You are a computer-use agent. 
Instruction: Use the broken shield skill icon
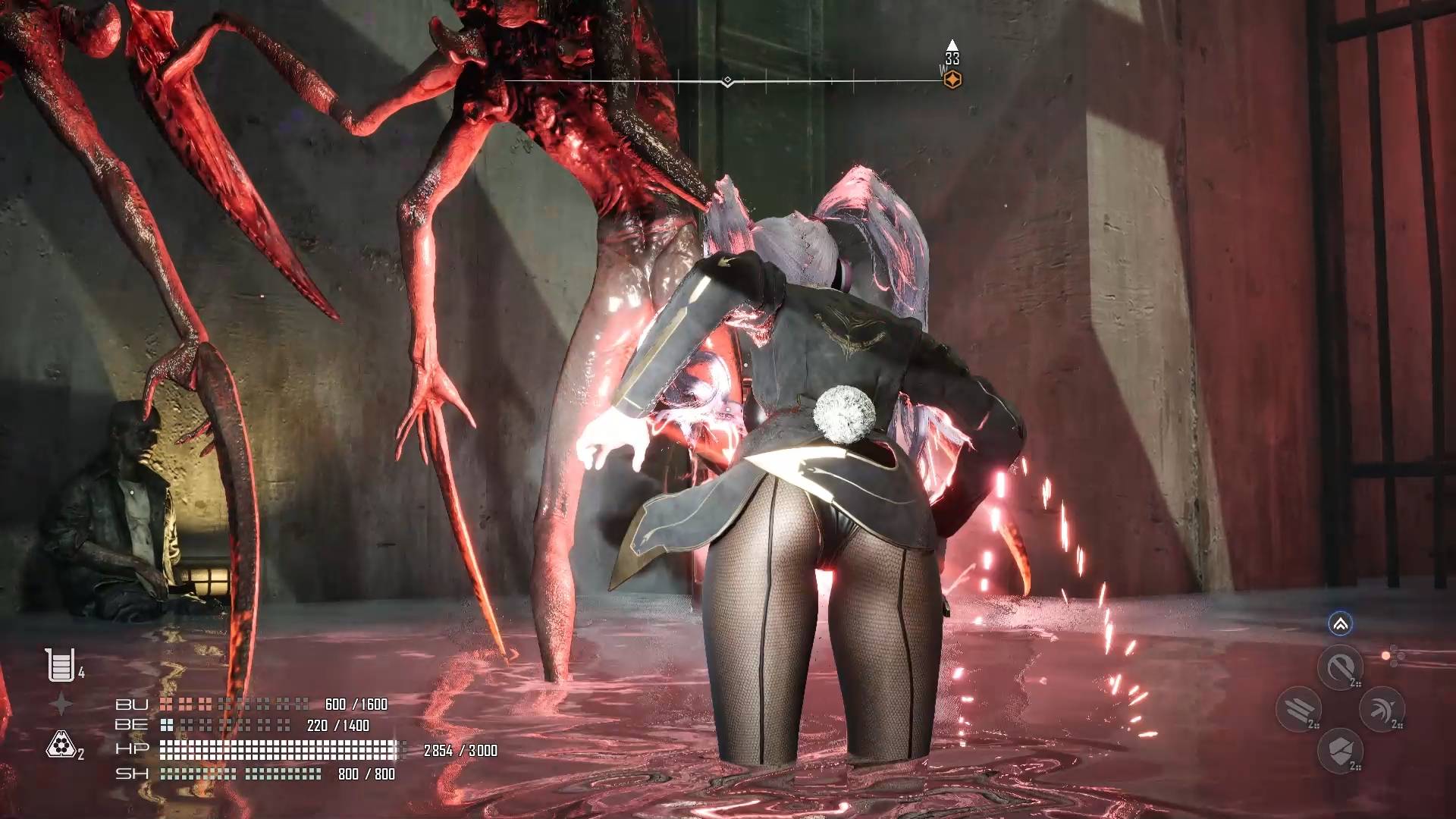[1340, 751]
